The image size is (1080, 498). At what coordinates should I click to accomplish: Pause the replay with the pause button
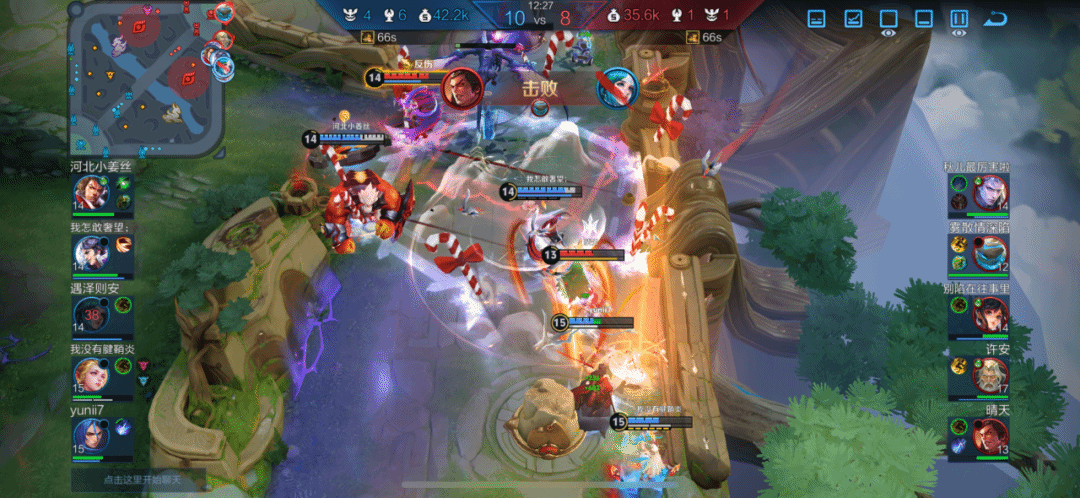958,19
